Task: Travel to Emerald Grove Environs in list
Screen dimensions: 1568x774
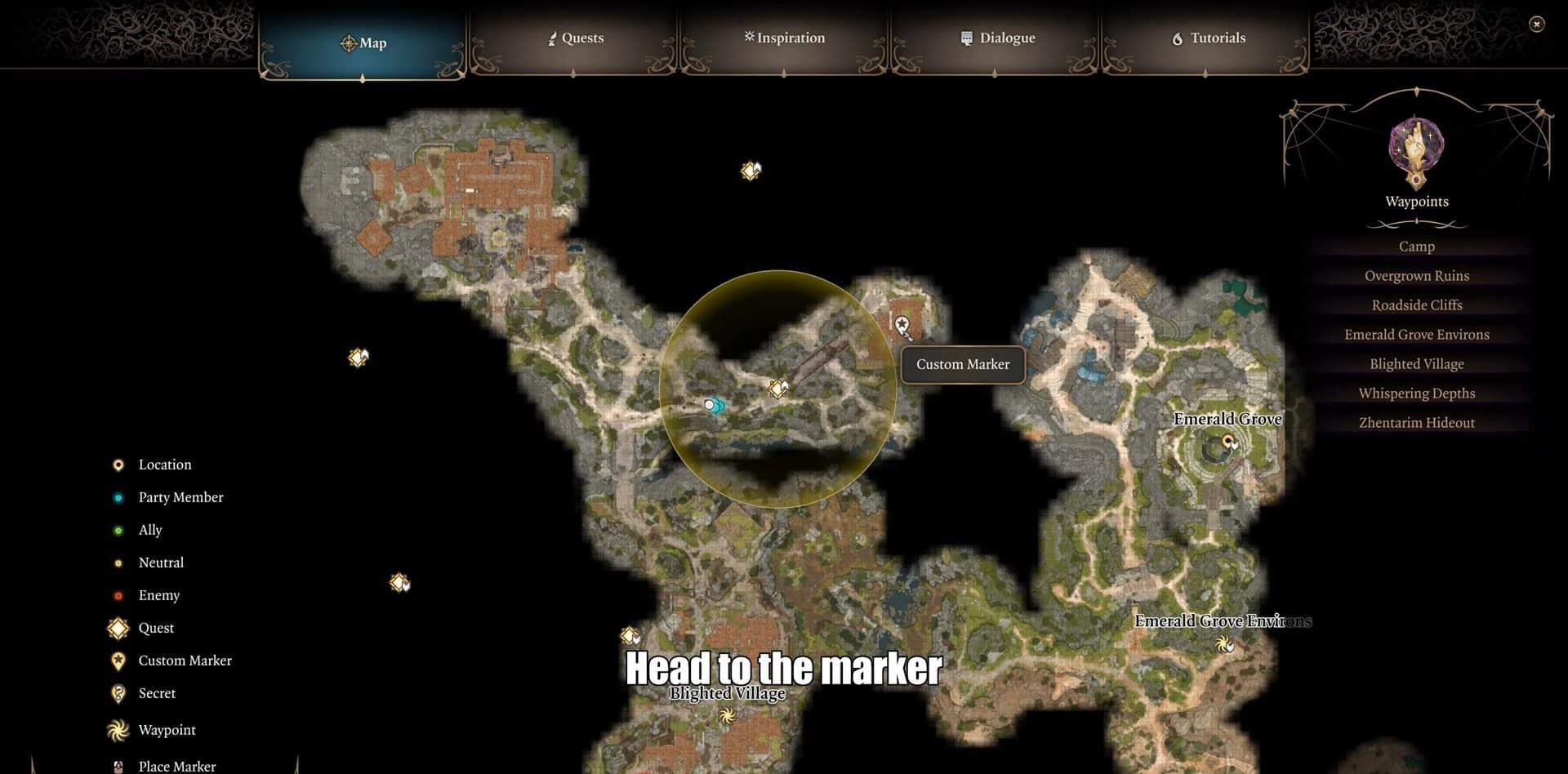Action: coord(1416,335)
